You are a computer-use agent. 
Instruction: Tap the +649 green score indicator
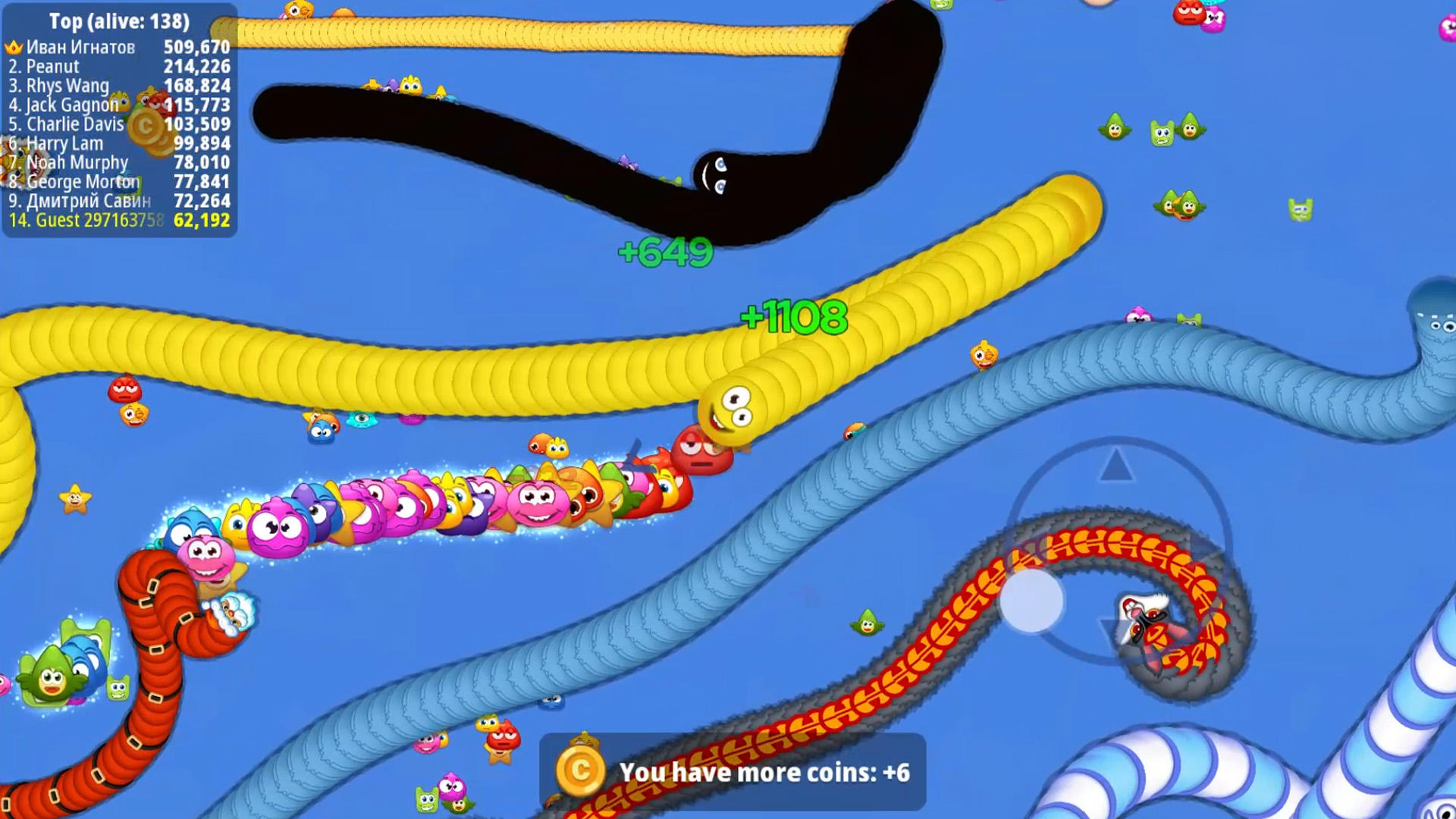pyautogui.click(x=666, y=253)
